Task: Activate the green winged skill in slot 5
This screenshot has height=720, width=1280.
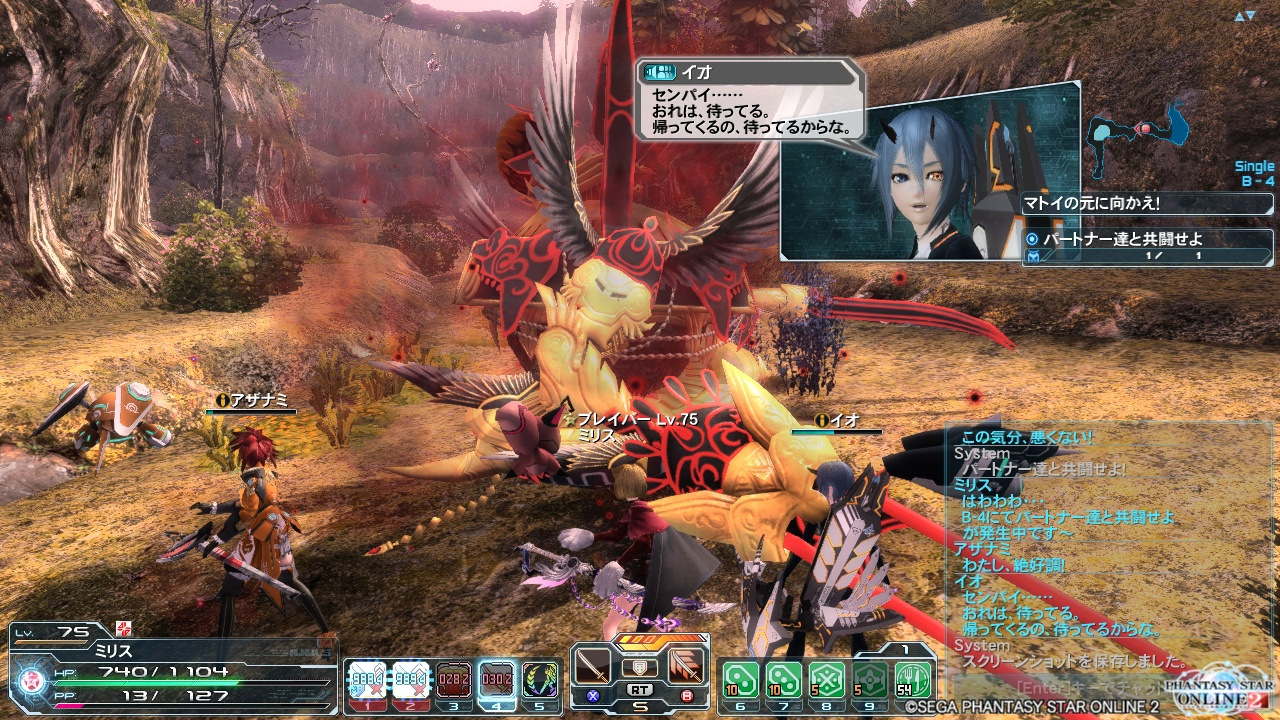Action: tap(540, 681)
